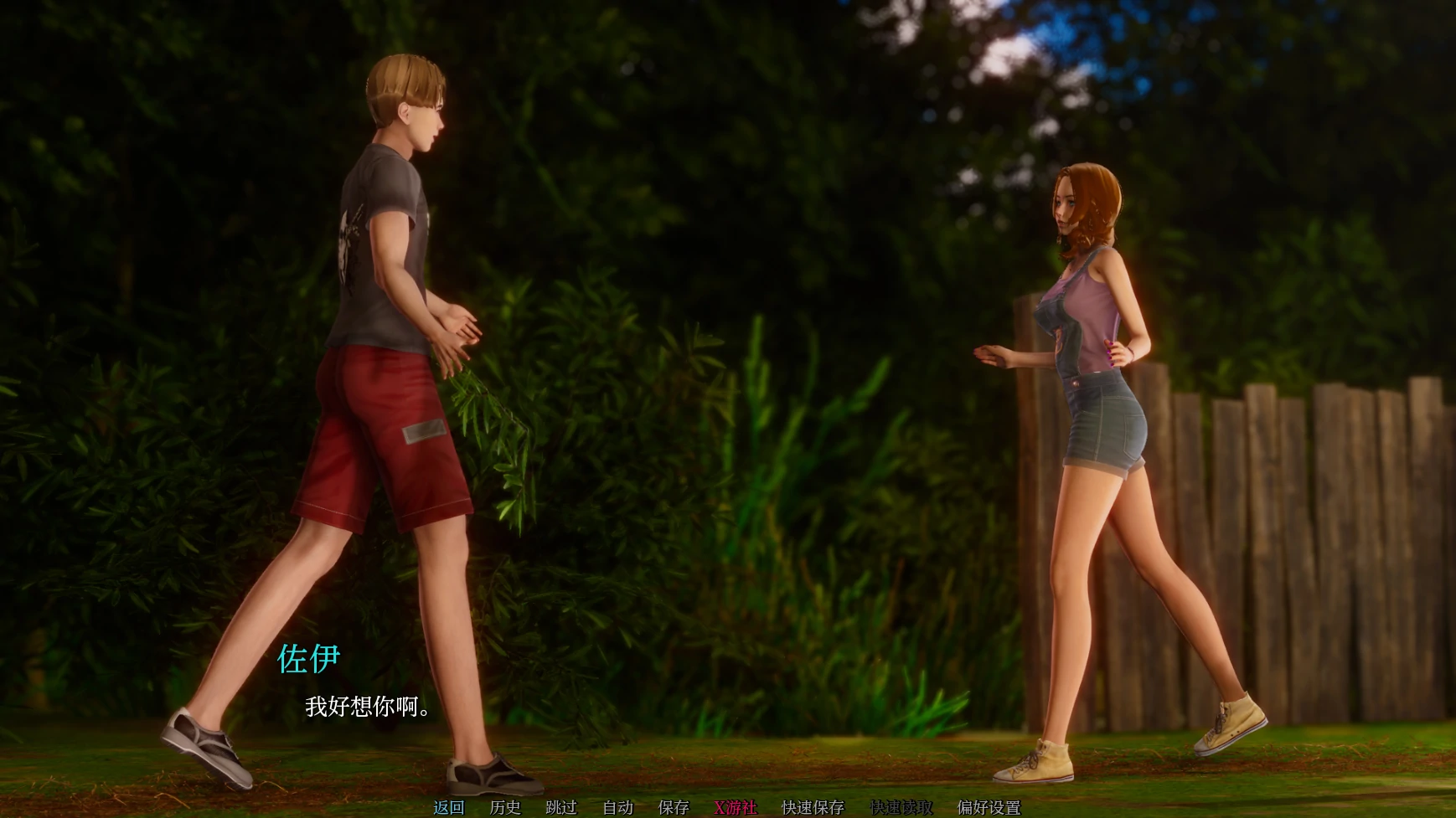Open the 历史 dialogue history log
1456x818 pixels.
pos(504,808)
